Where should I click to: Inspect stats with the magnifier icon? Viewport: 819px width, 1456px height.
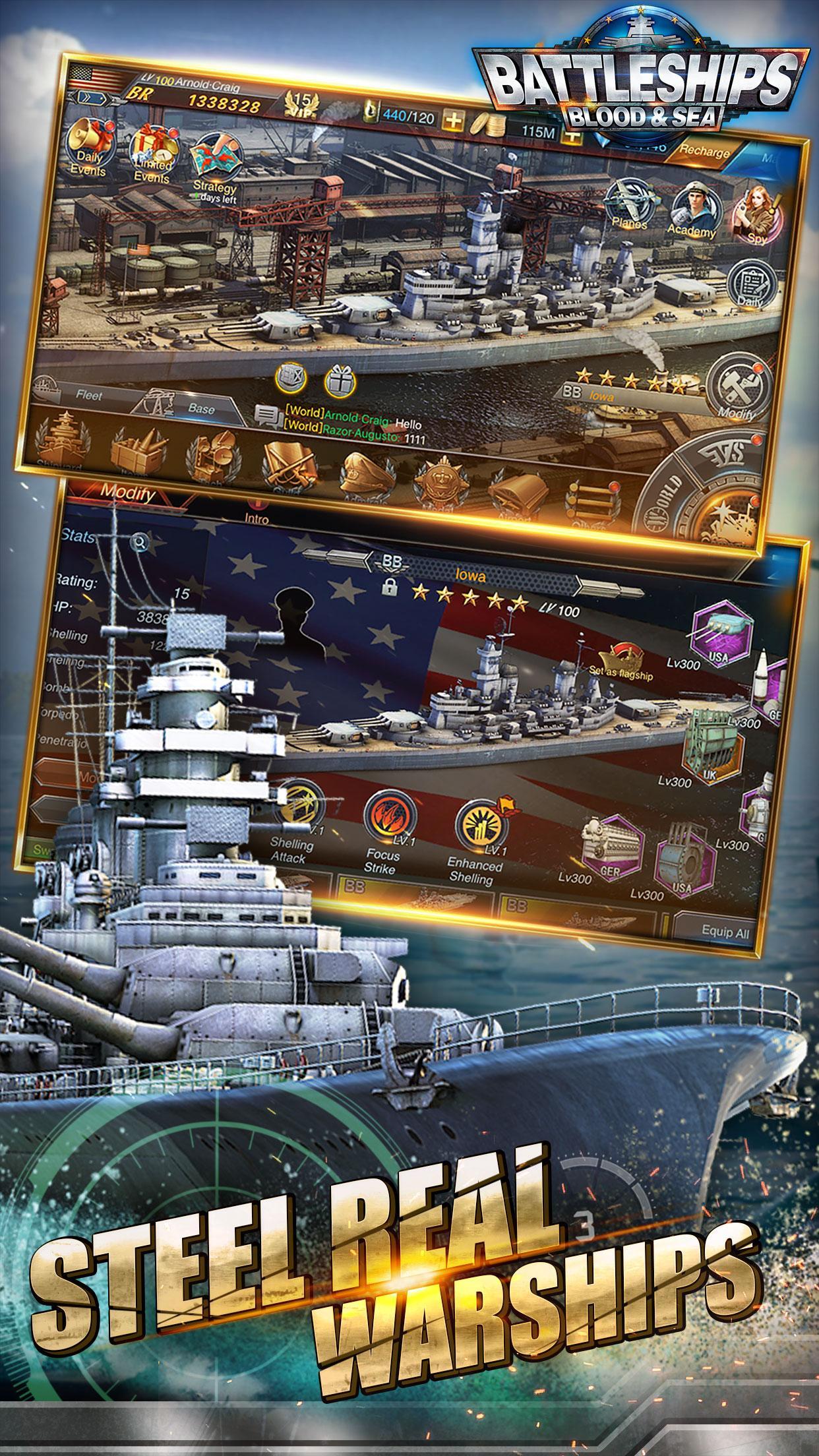click(140, 543)
